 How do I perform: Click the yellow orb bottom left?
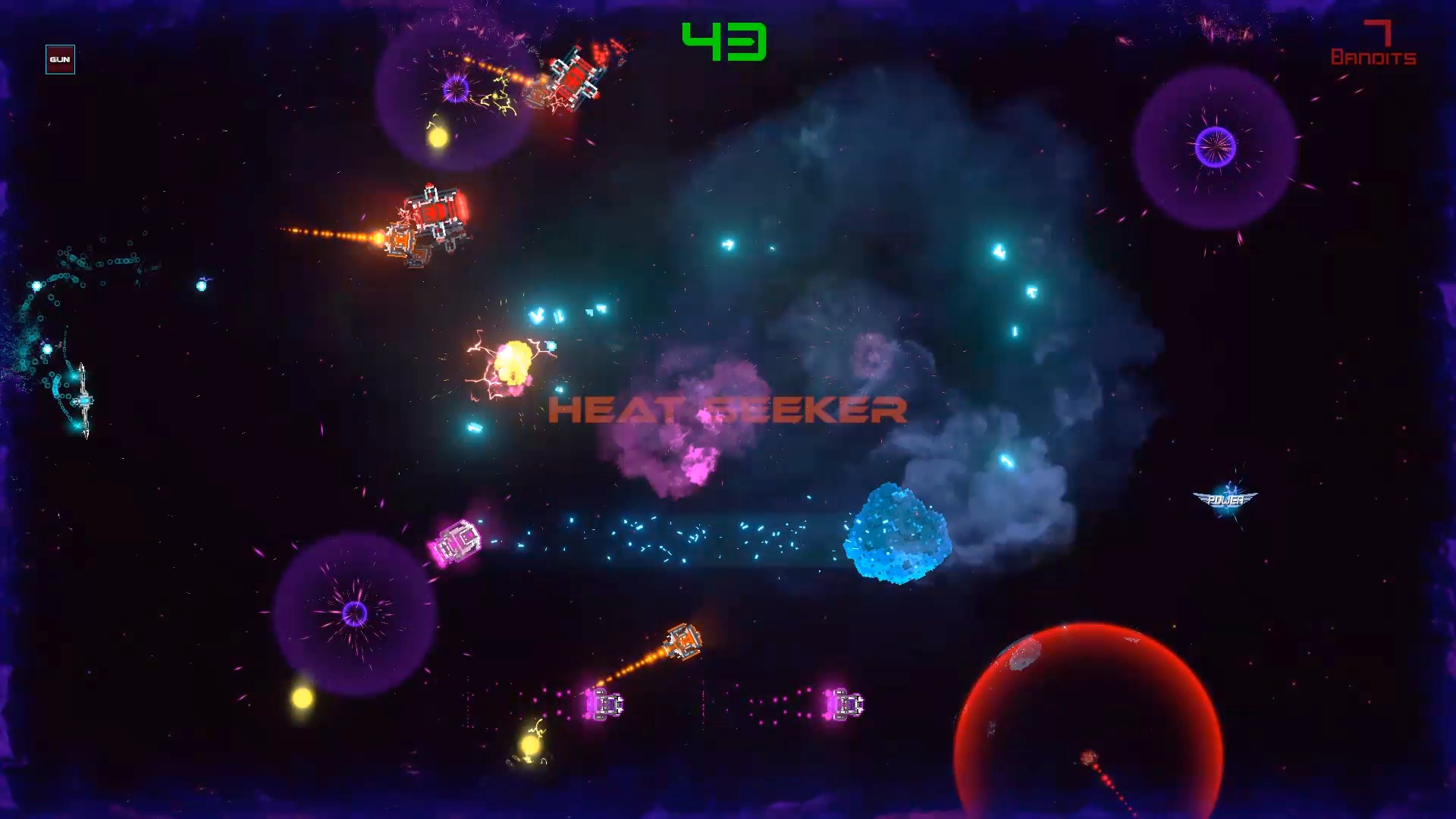pyautogui.click(x=302, y=699)
